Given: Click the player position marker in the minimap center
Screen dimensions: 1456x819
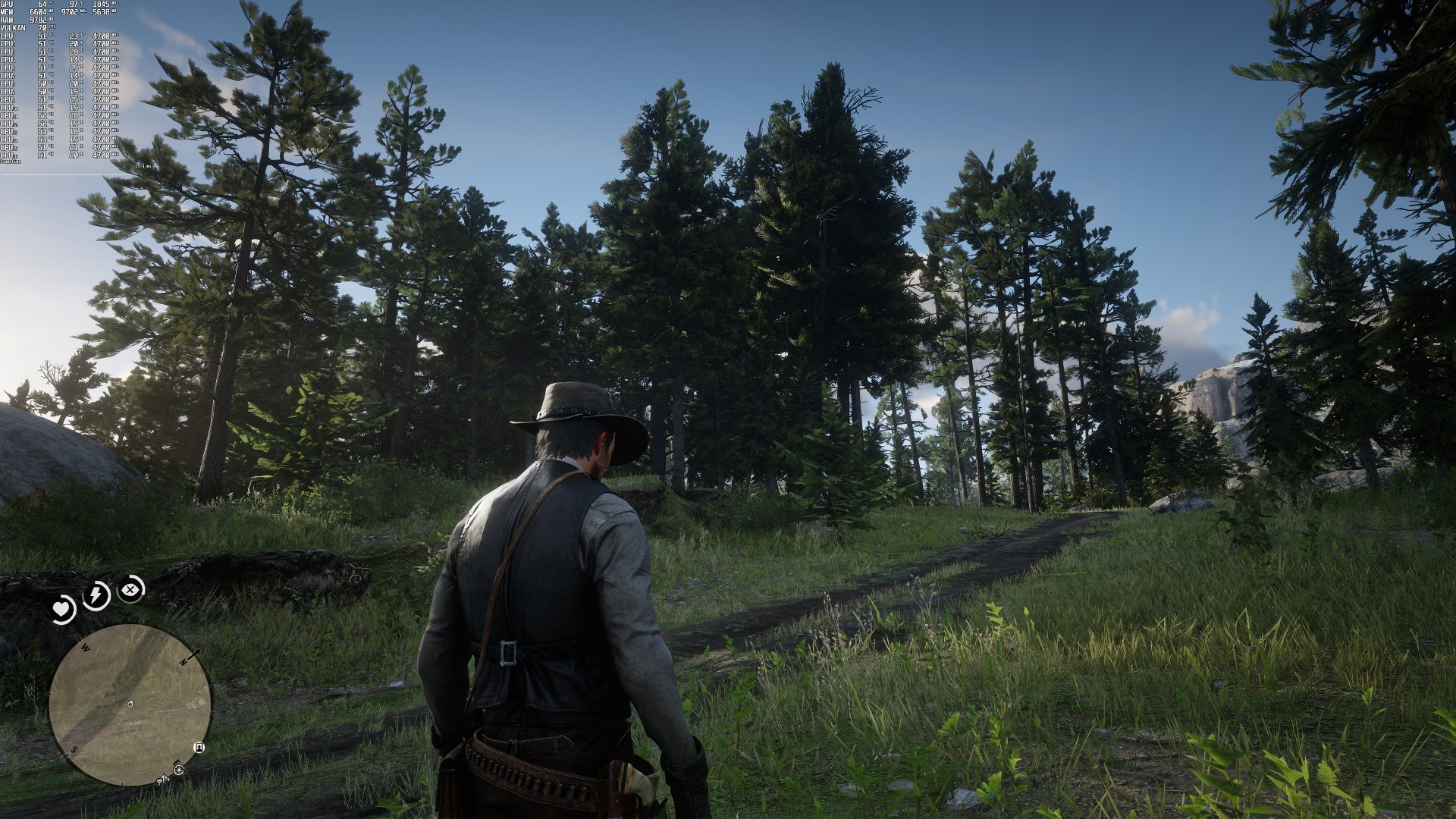Looking at the screenshot, I should pos(130,704).
